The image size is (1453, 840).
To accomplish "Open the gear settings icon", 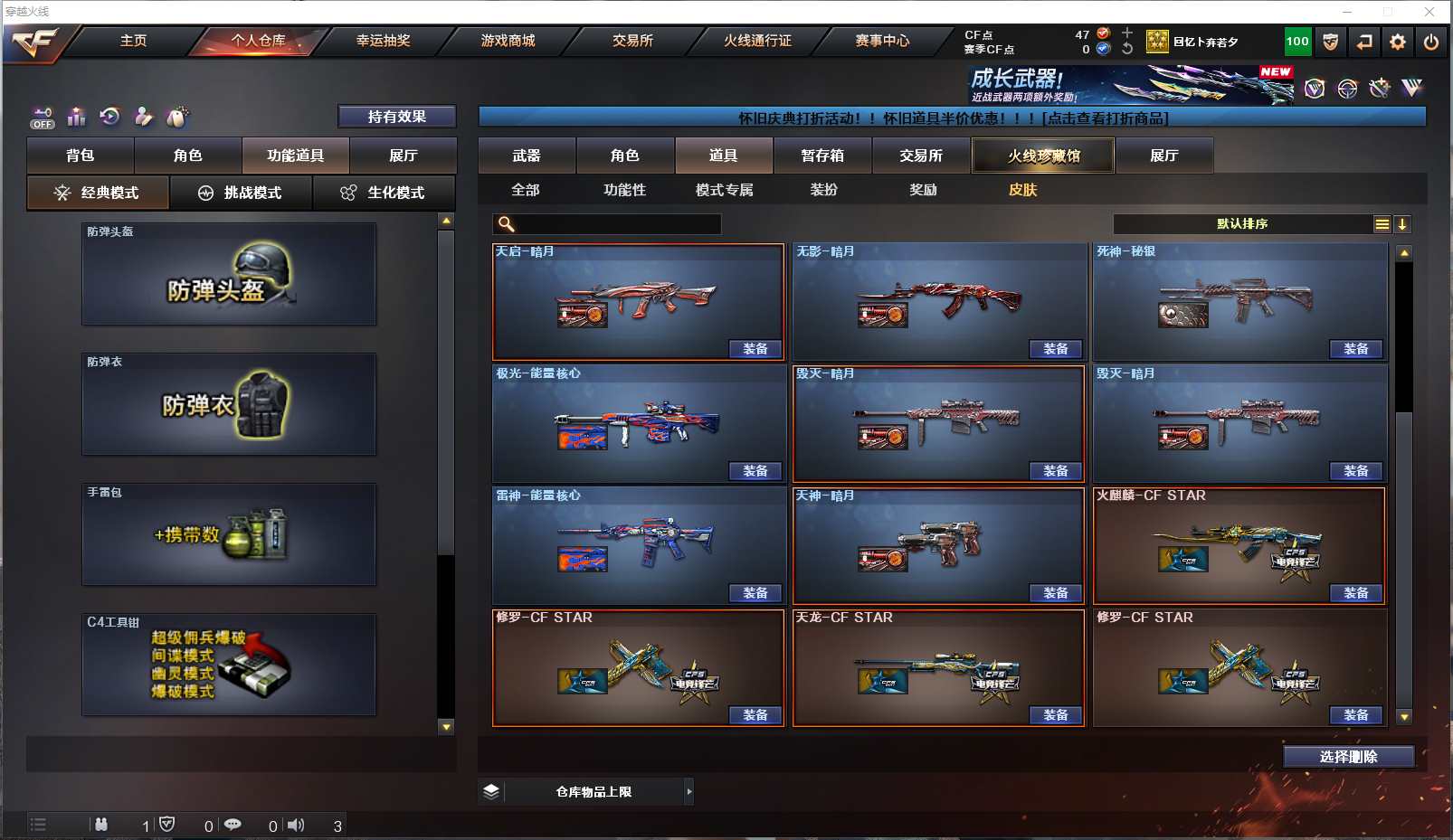I will 1398,42.
